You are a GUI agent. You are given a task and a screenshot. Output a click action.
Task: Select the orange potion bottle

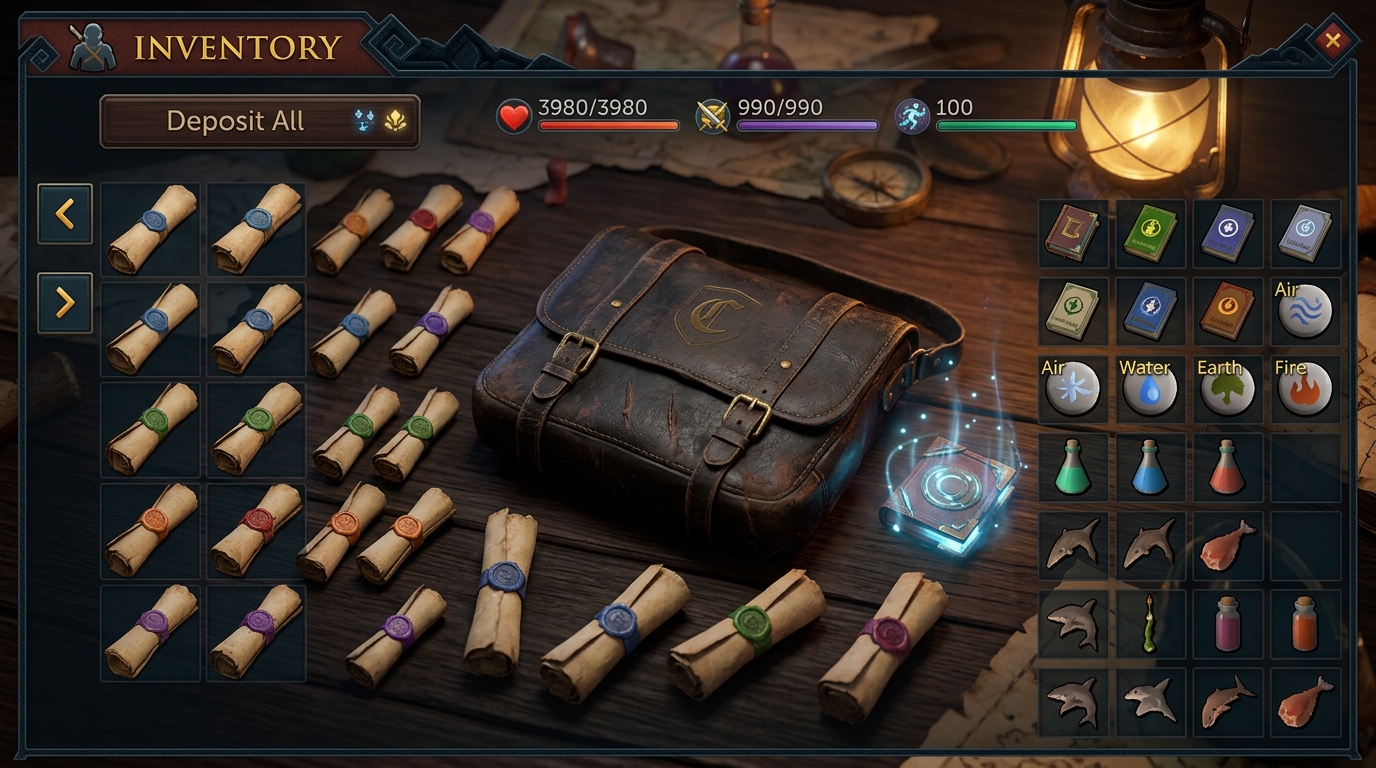point(1305,622)
